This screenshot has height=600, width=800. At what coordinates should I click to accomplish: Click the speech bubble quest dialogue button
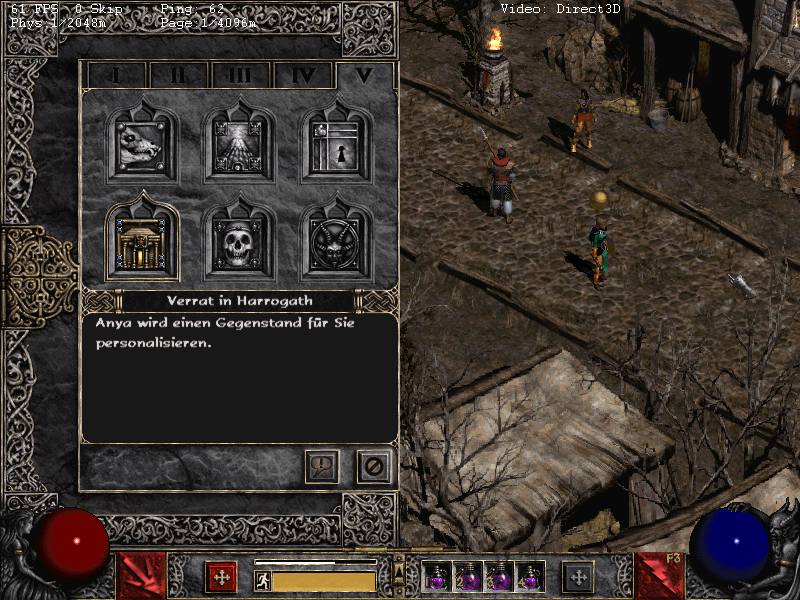322,466
